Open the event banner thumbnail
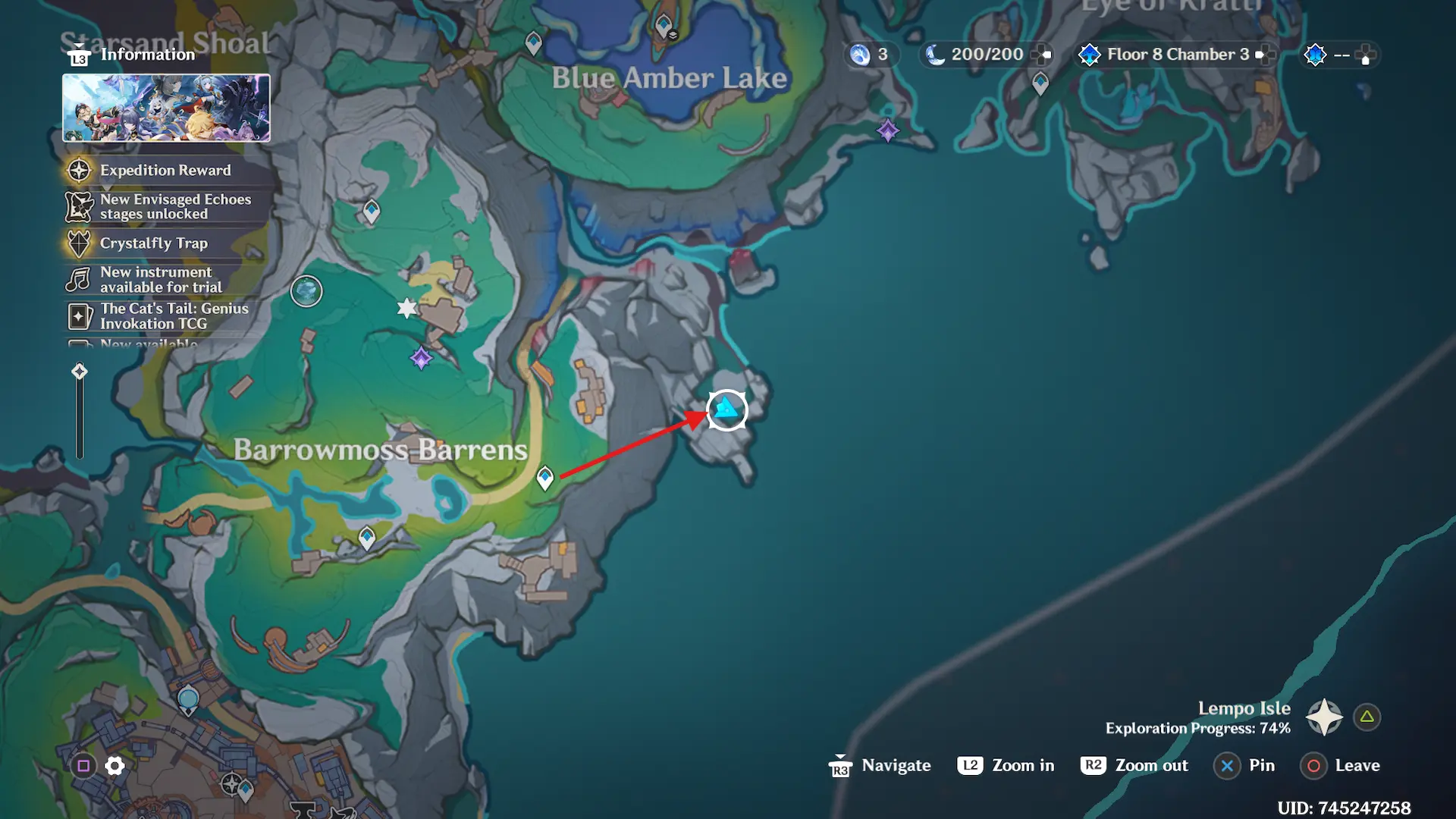The height and width of the screenshot is (819, 1456). click(x=166, y=108)
